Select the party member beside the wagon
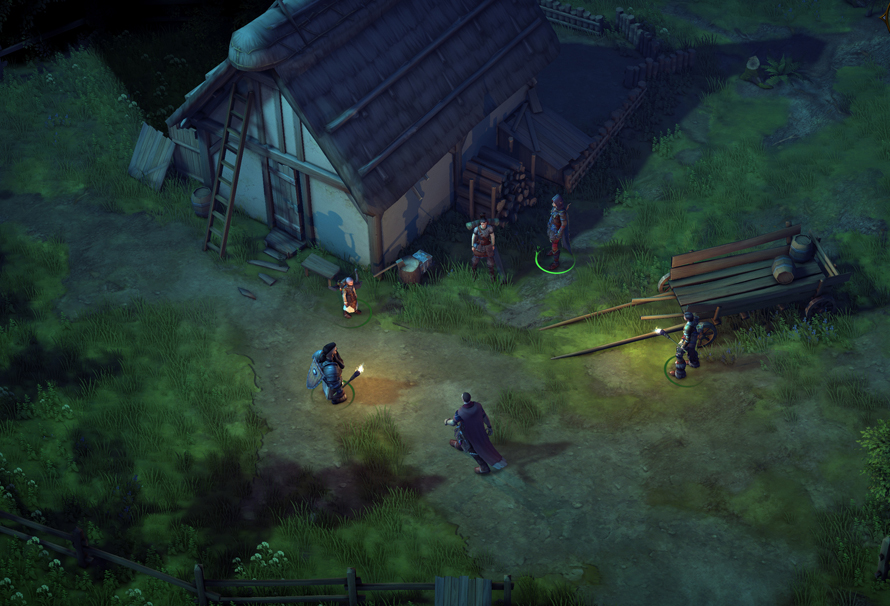 [x=687, y=346]
